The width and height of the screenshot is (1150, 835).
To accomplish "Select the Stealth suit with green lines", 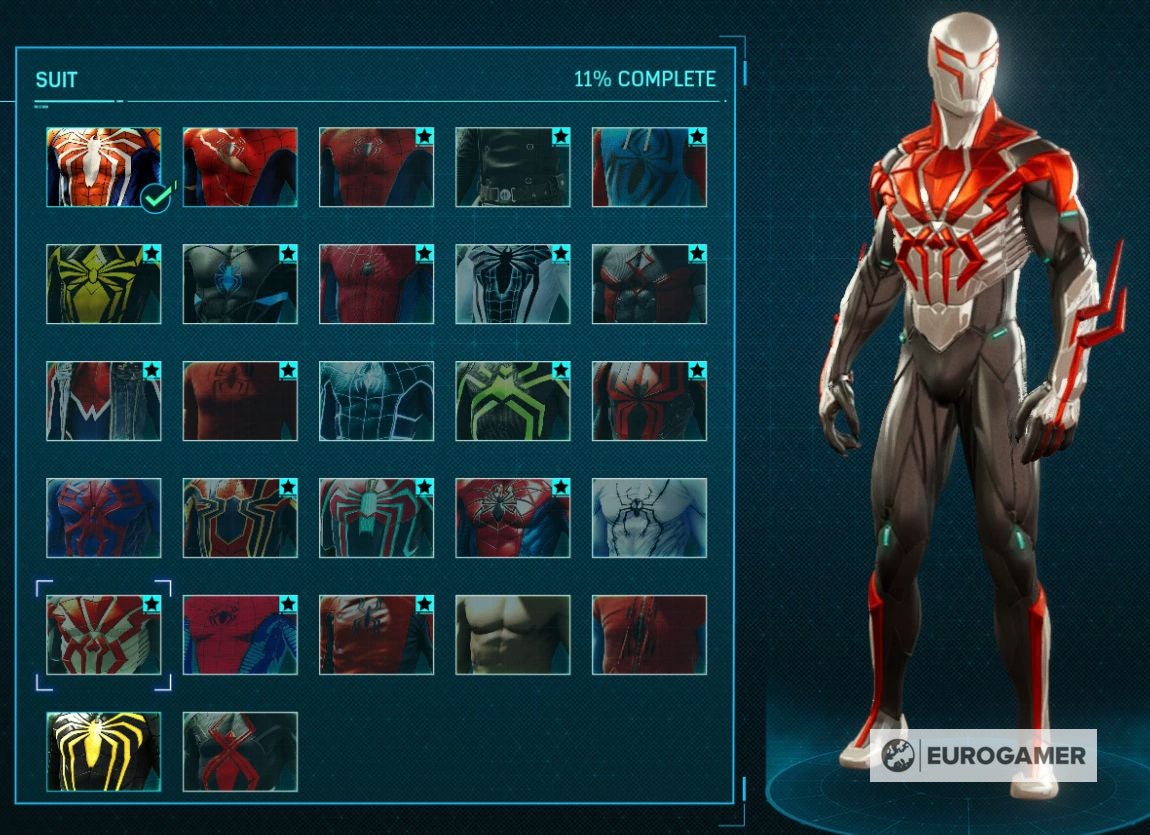I will click(513, 401).
